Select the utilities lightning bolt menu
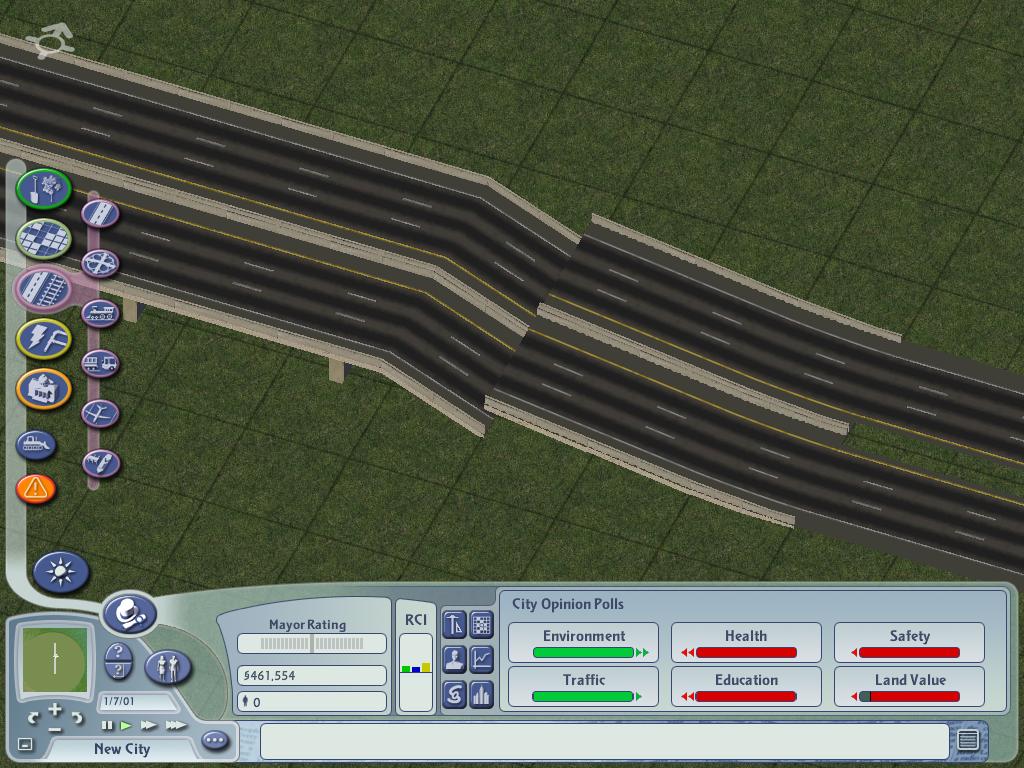 click(43, 339)
